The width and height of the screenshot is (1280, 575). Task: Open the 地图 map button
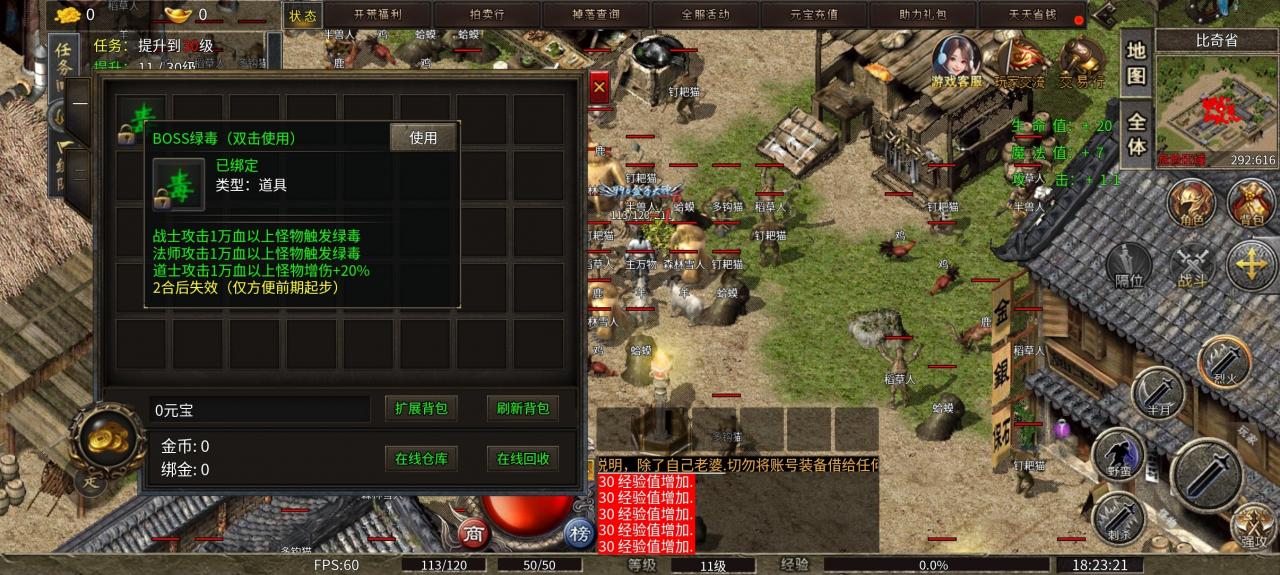click(1136, 62)
